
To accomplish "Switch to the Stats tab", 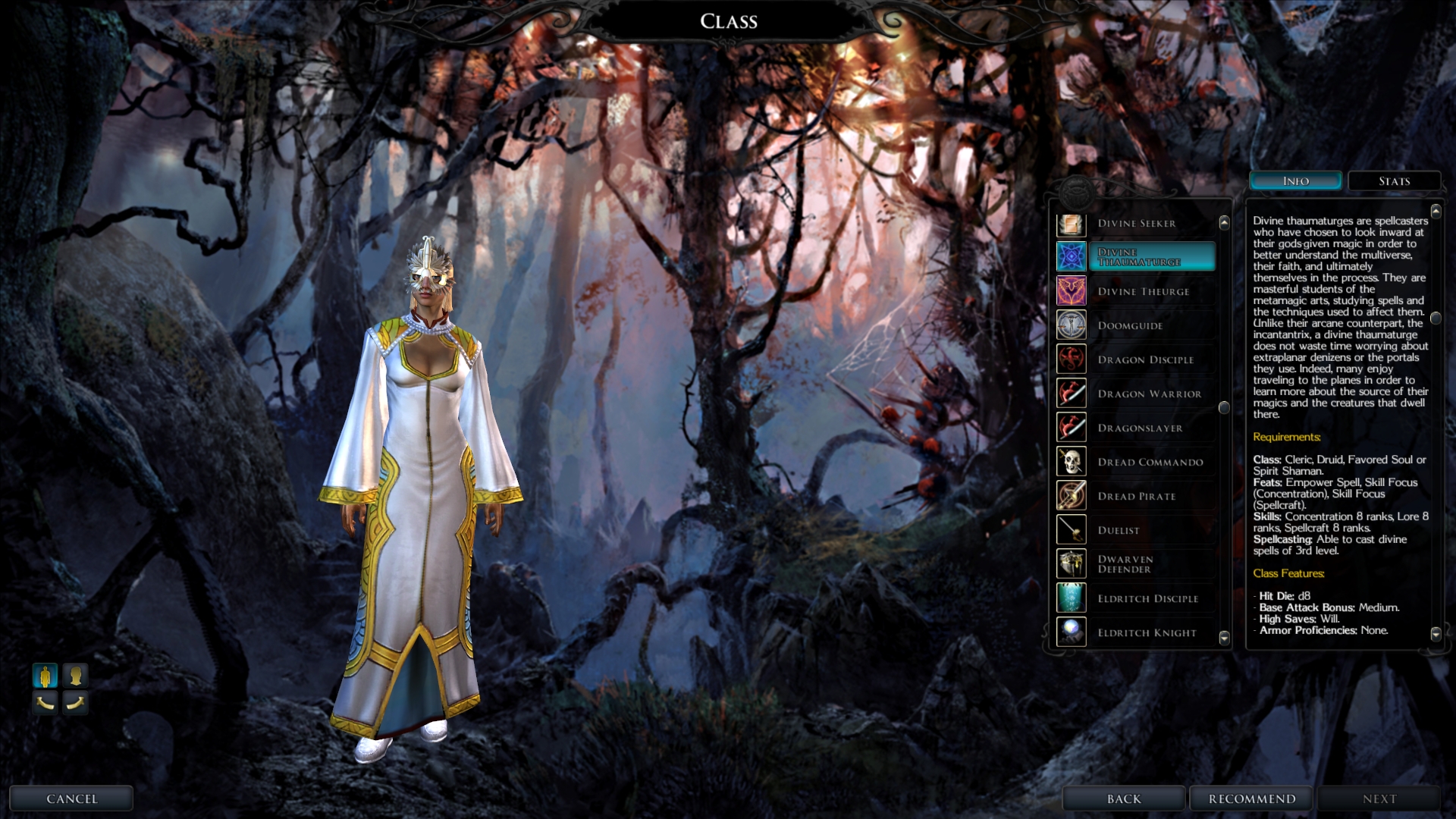I will click(1394, 181).
